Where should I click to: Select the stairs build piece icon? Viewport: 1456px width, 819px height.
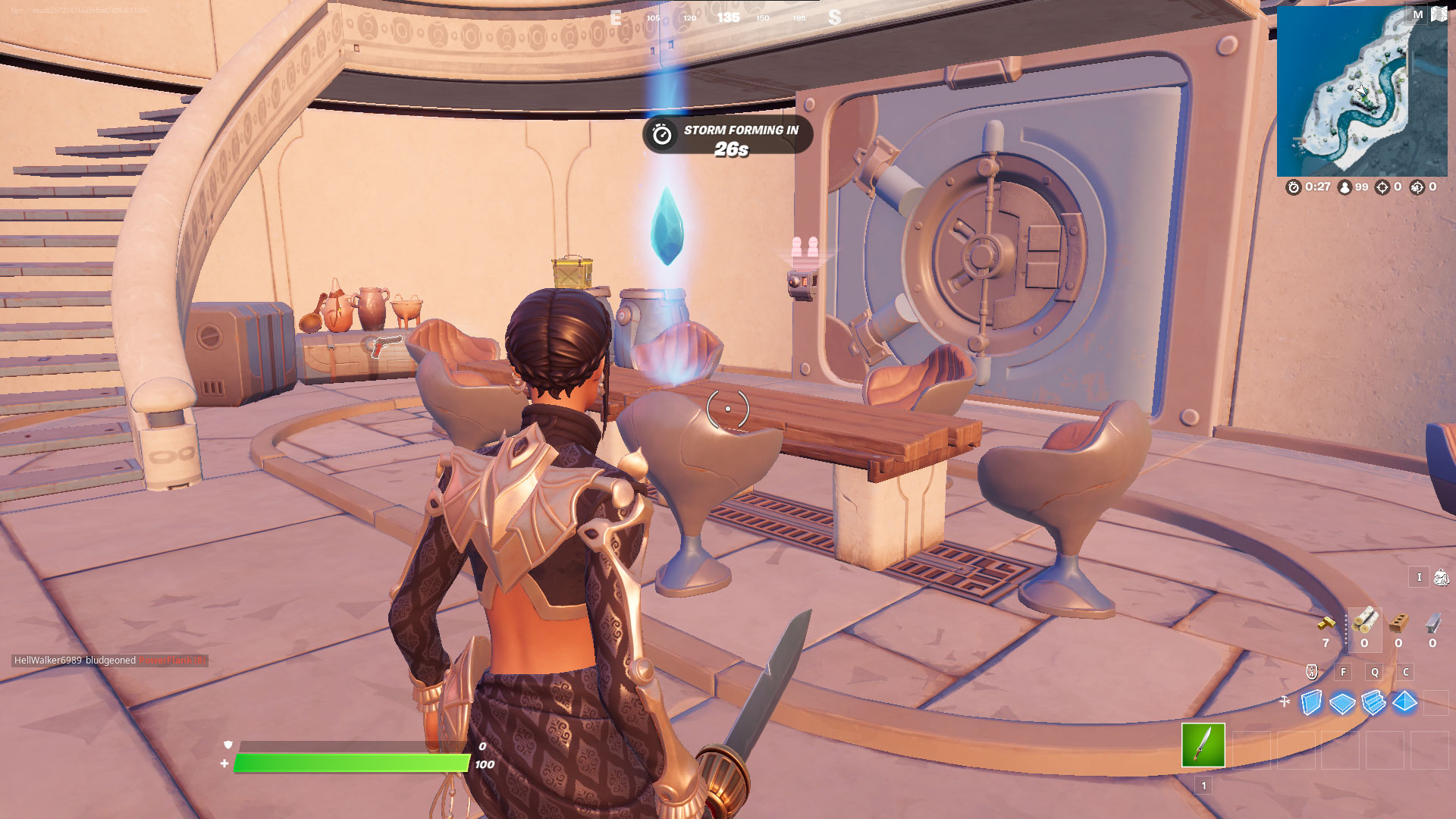(x=1374, y=703)
